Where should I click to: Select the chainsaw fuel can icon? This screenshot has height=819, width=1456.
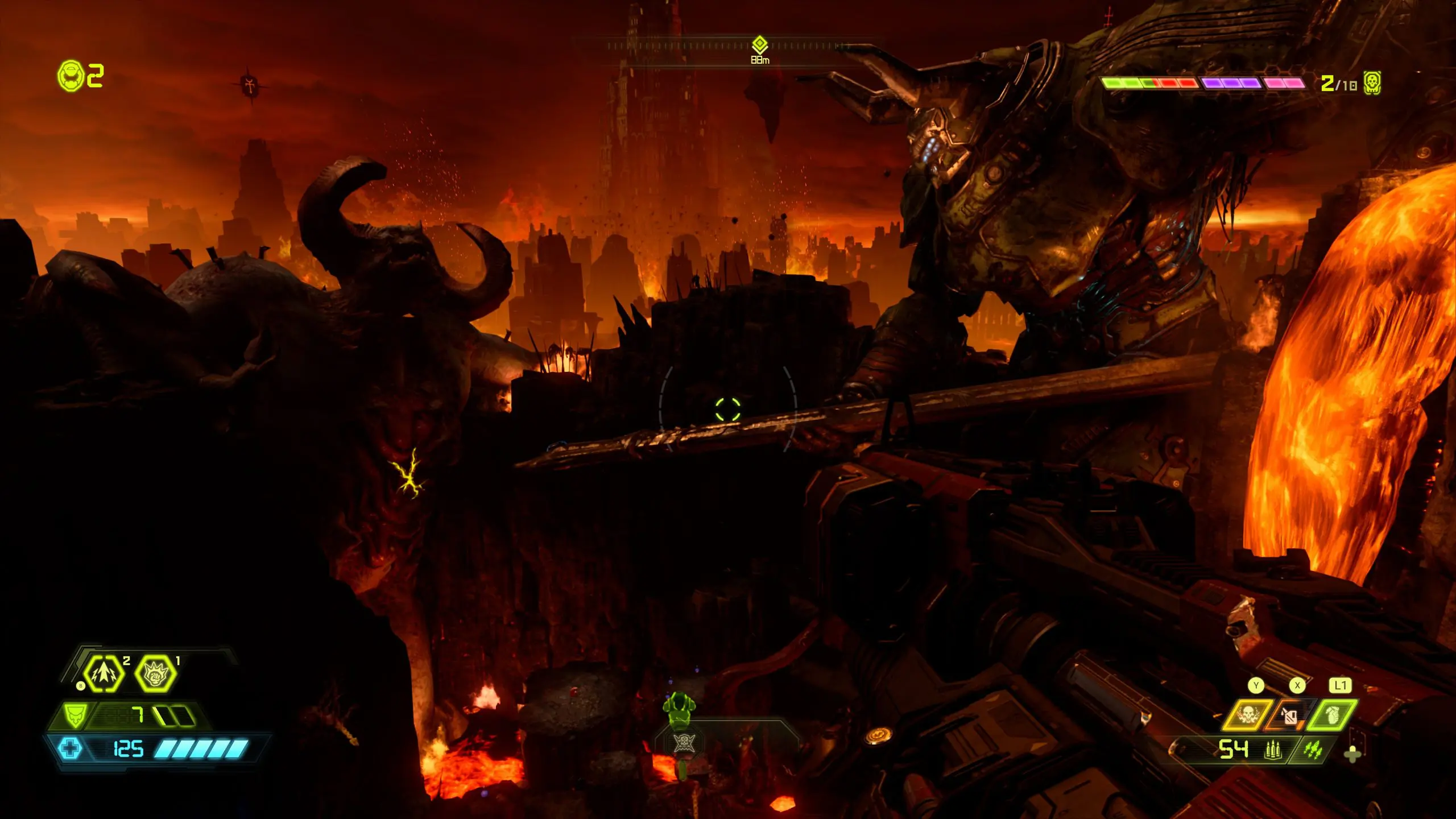coord(1289,715)
